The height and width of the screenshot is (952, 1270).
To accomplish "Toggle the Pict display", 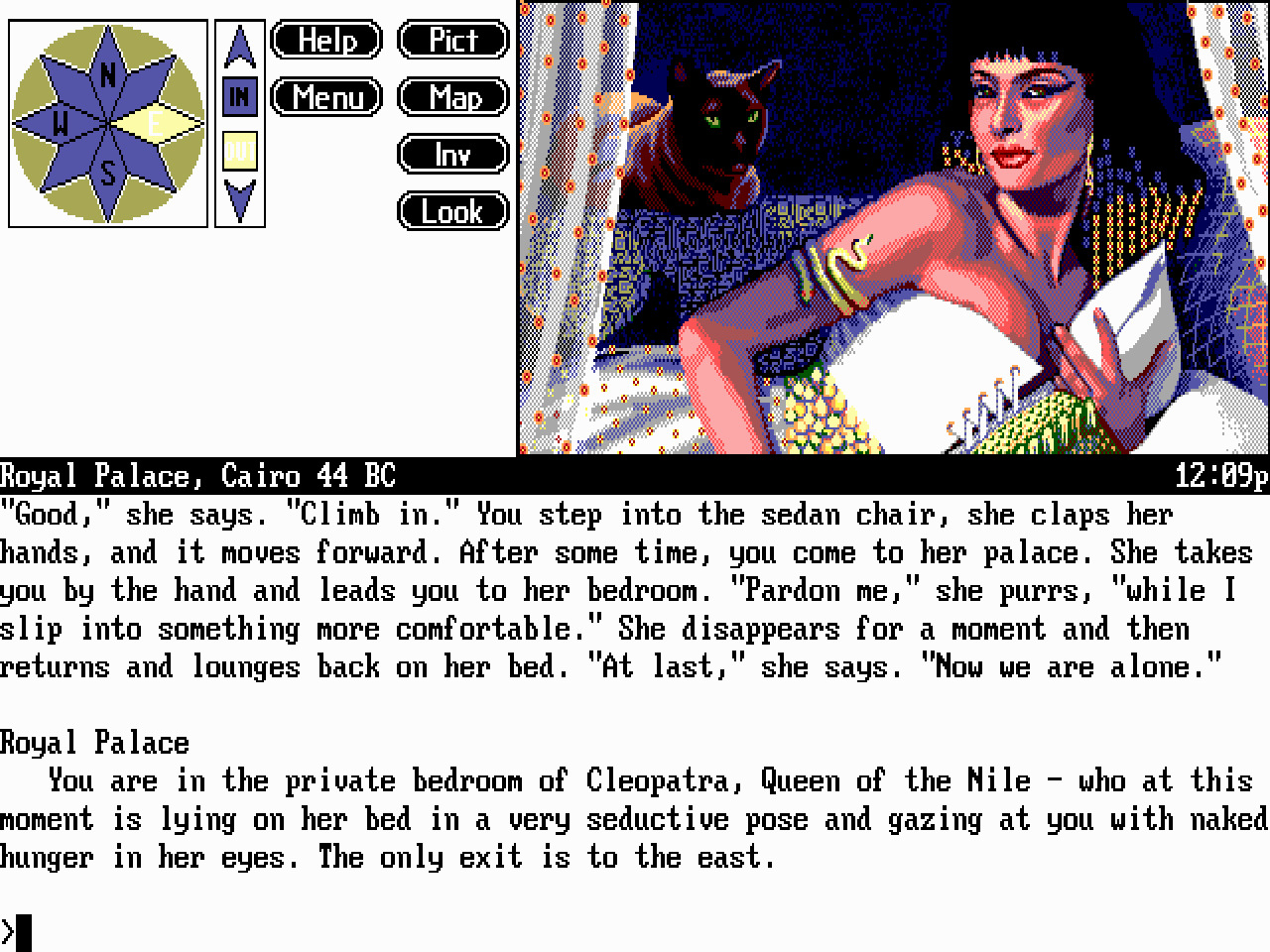I will [452, 41].
